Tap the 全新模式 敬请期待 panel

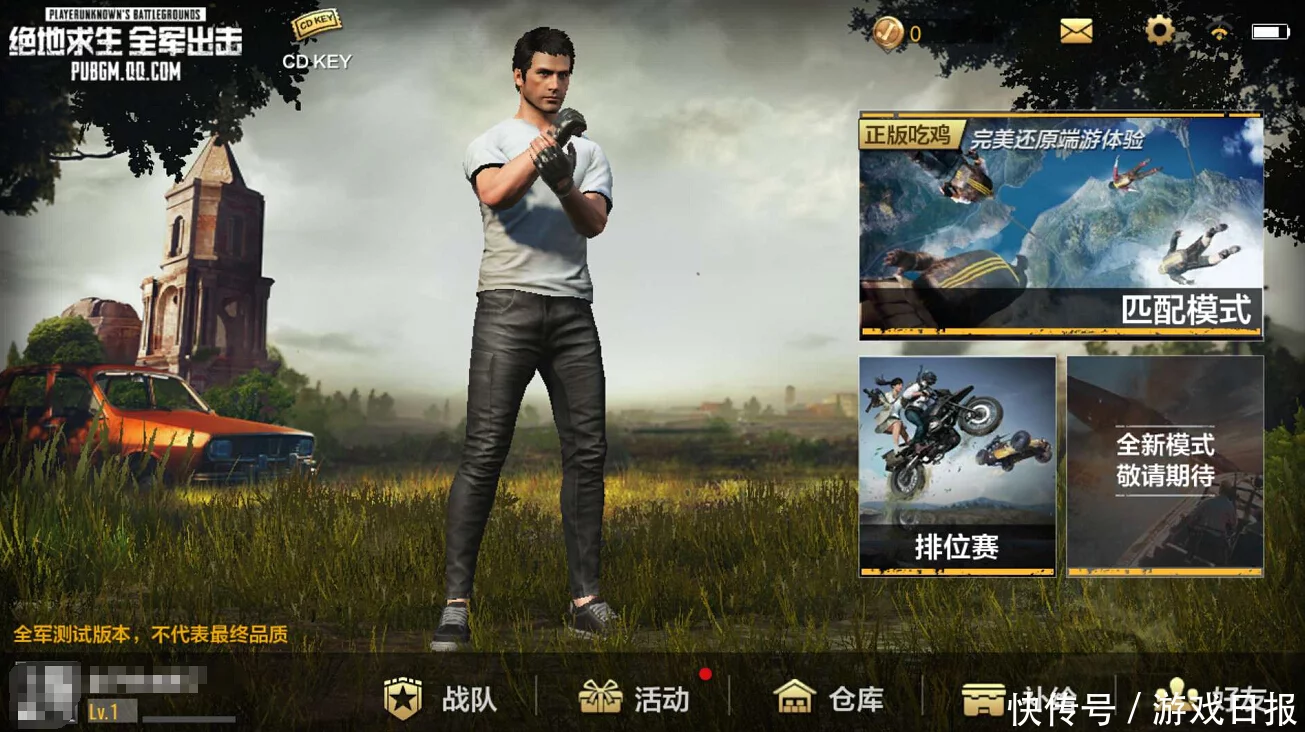click(x=1165, y=465)
